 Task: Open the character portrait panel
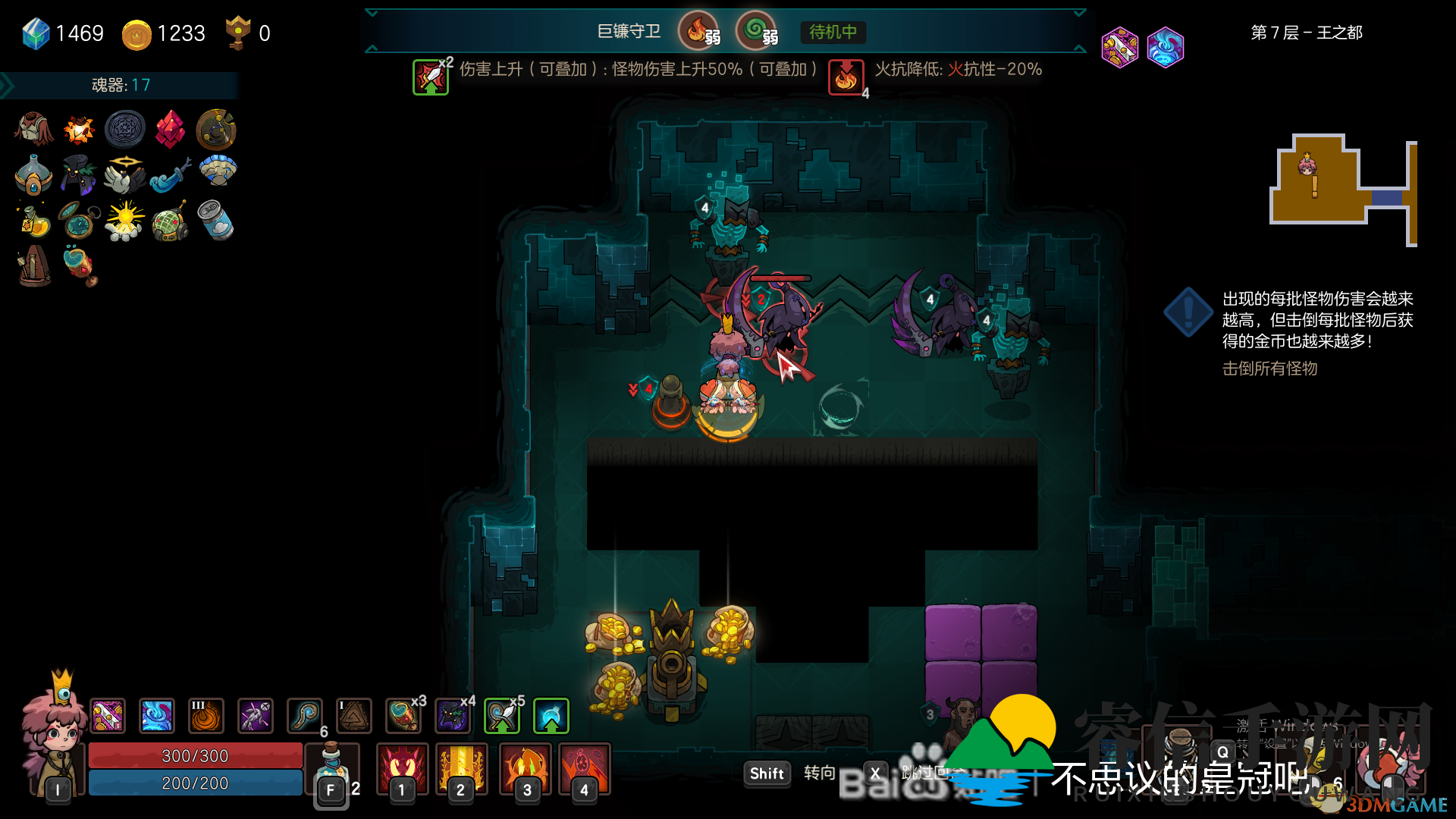(53, 736)
